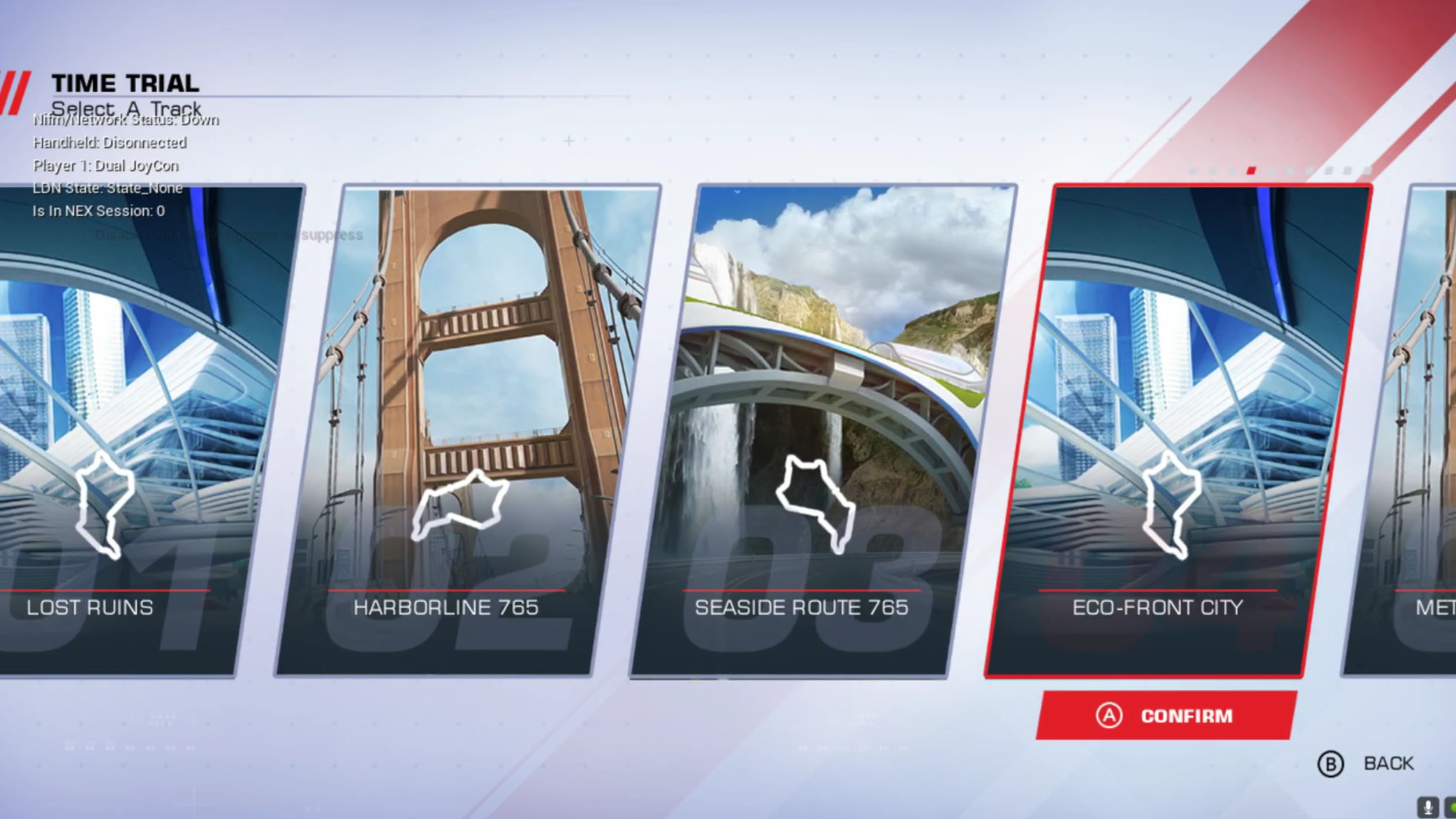This screenshot has width=1456, height=819.
Task: Pick the Seaside Route 765 track card
Action: pos(823,429)
